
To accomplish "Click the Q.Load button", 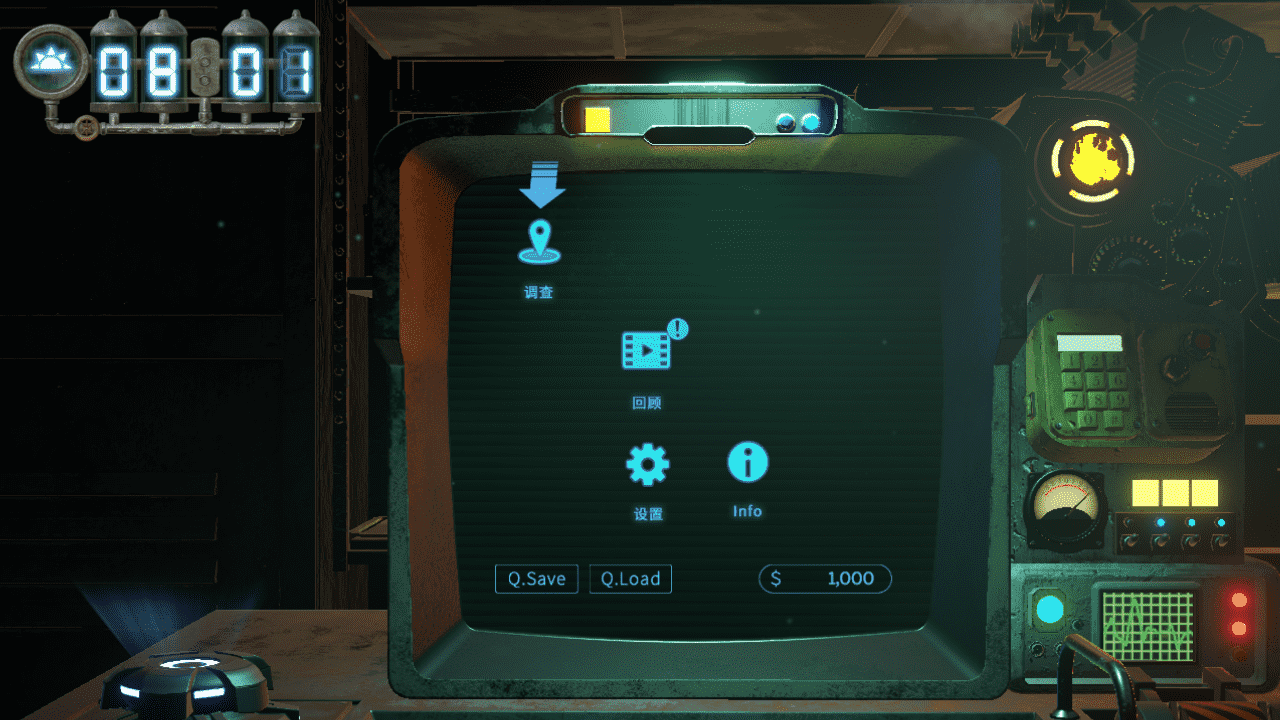I will point(630,579).
